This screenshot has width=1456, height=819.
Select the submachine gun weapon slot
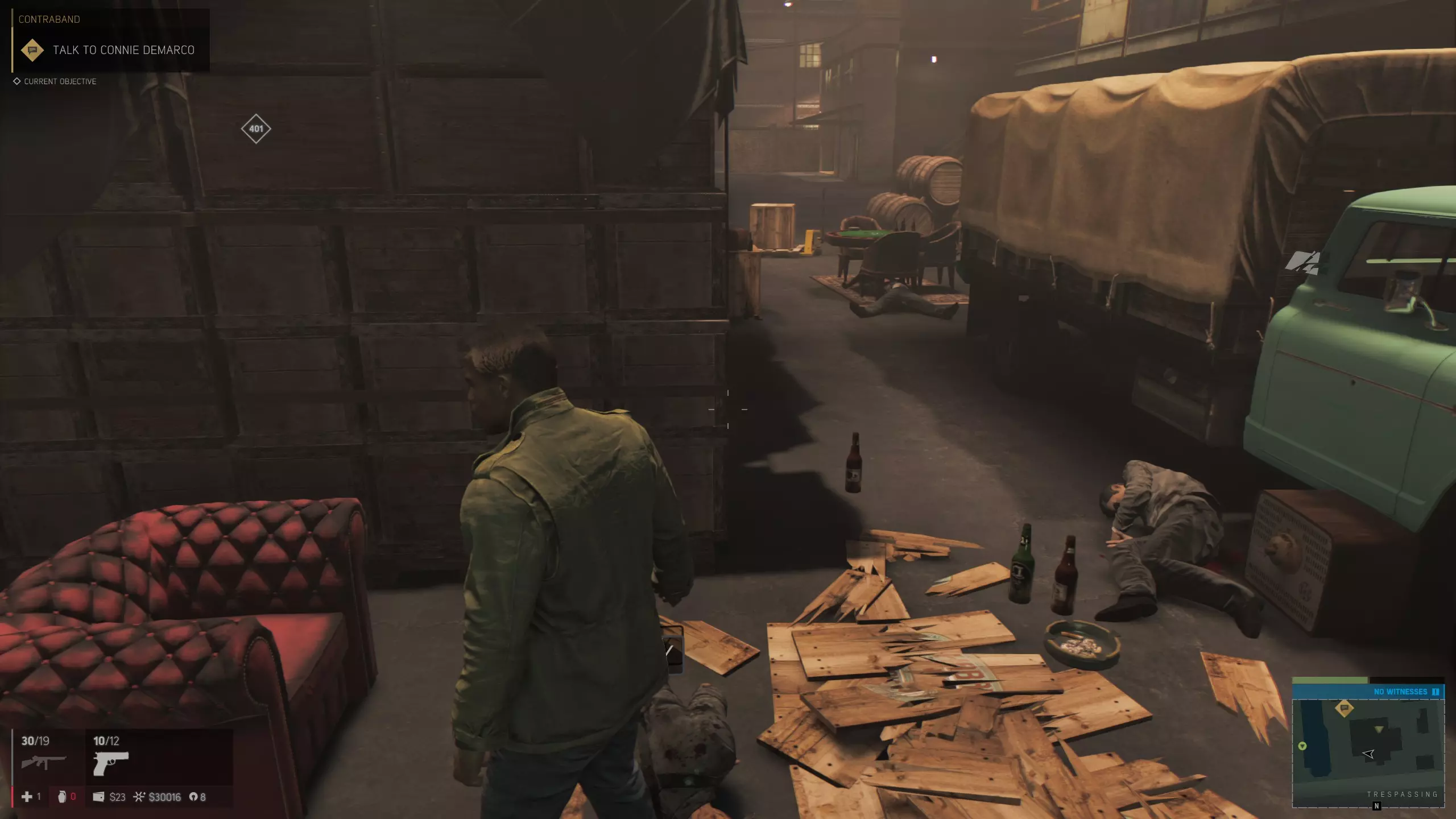(43, 762)
